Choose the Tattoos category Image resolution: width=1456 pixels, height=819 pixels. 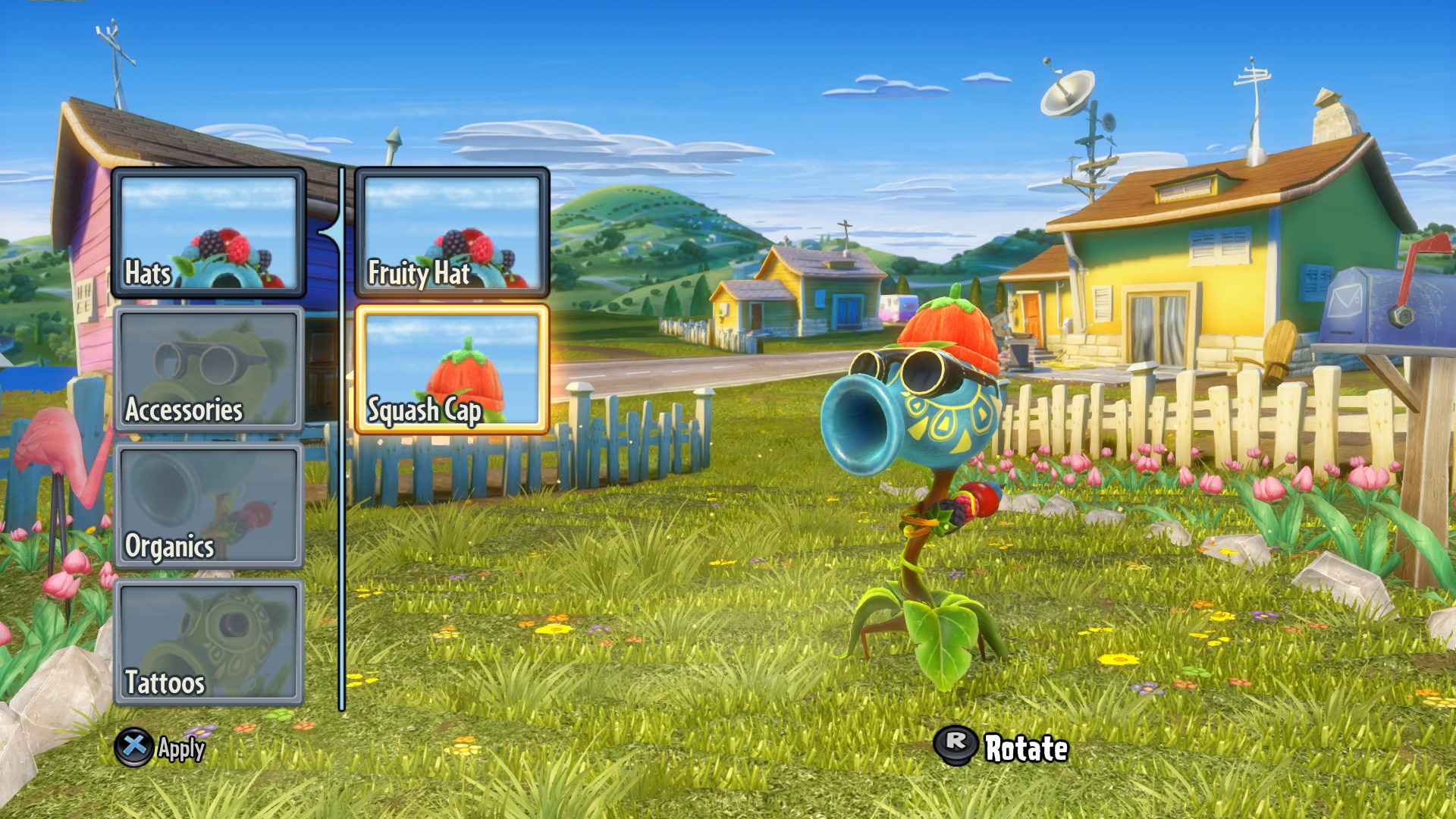point(209,642)
